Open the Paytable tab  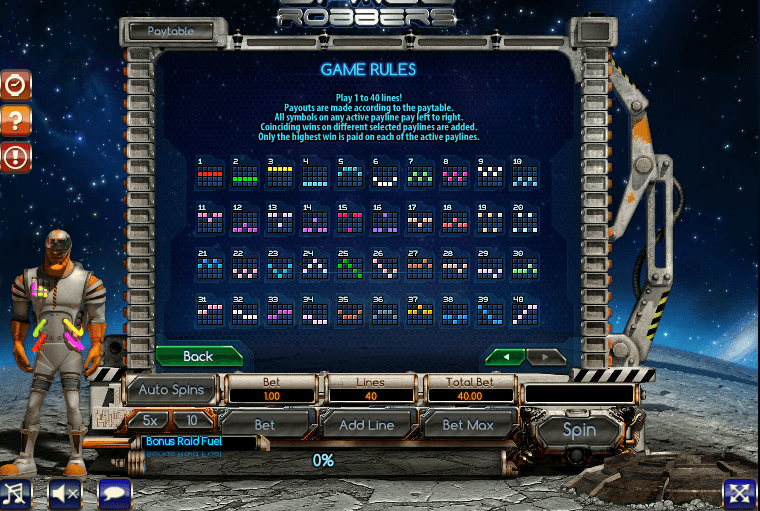[x=171, y=31]
